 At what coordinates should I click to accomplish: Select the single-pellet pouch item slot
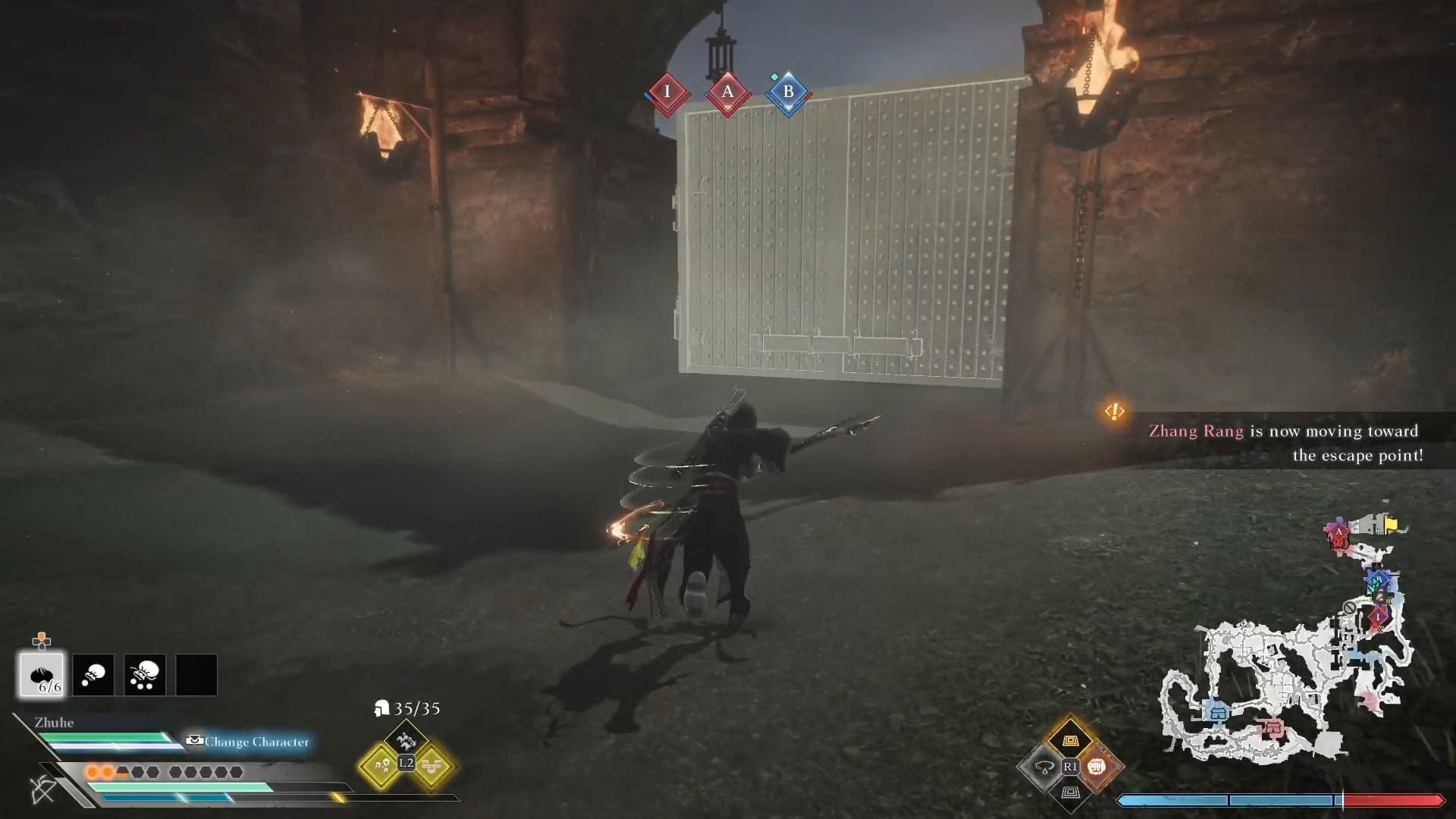pyautogui.click(x=93, y=674)
